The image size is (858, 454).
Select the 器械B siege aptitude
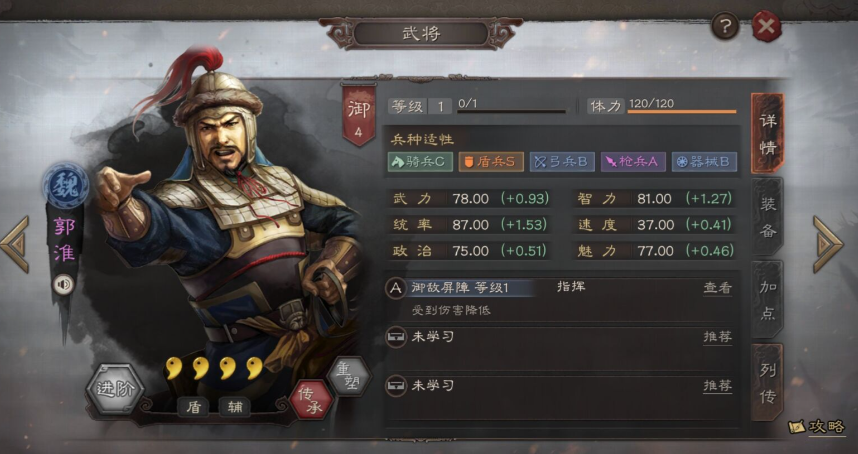tap(704, 161)
